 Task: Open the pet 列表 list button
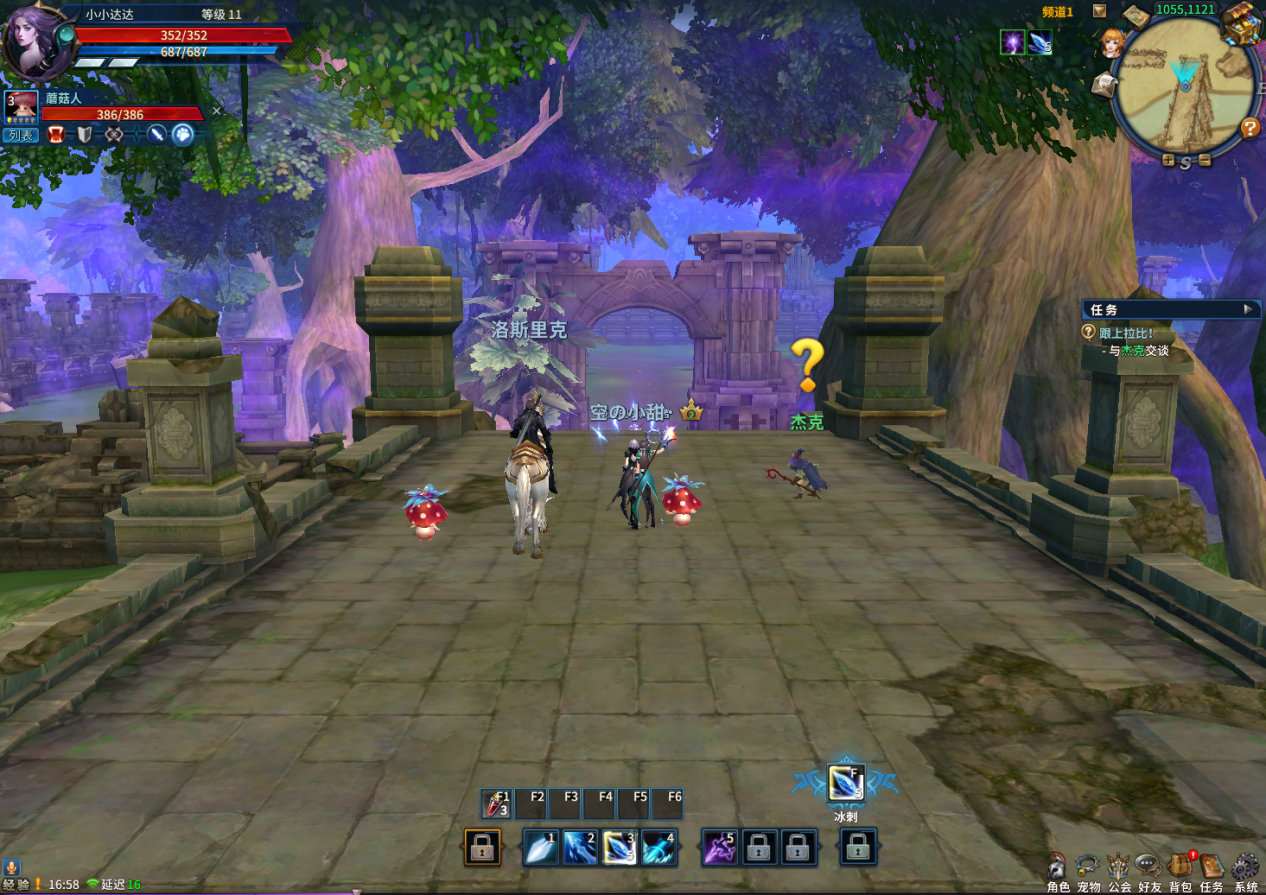[19, 135]
